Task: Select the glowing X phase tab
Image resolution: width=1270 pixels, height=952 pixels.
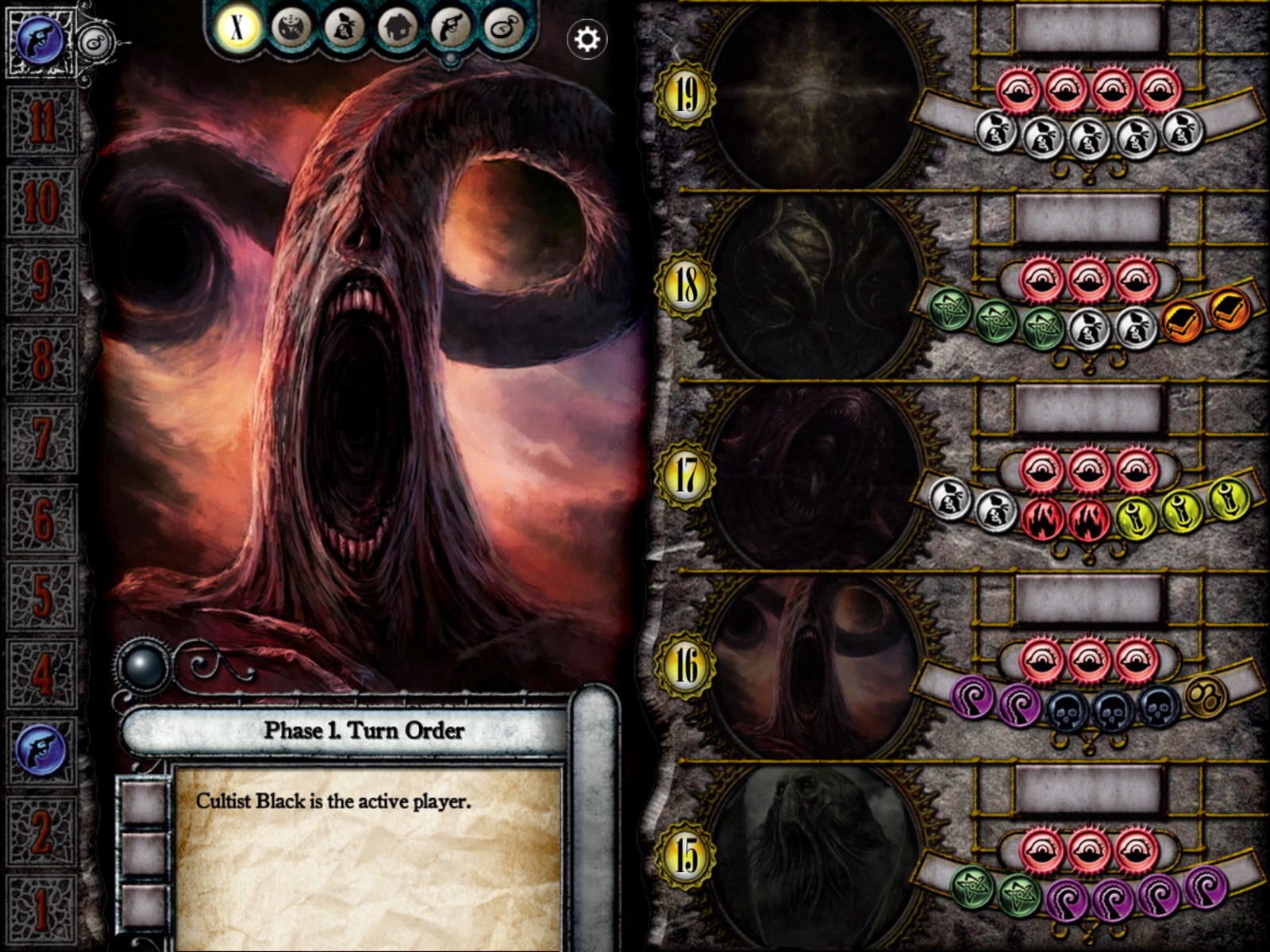Action: click(237, 28)
